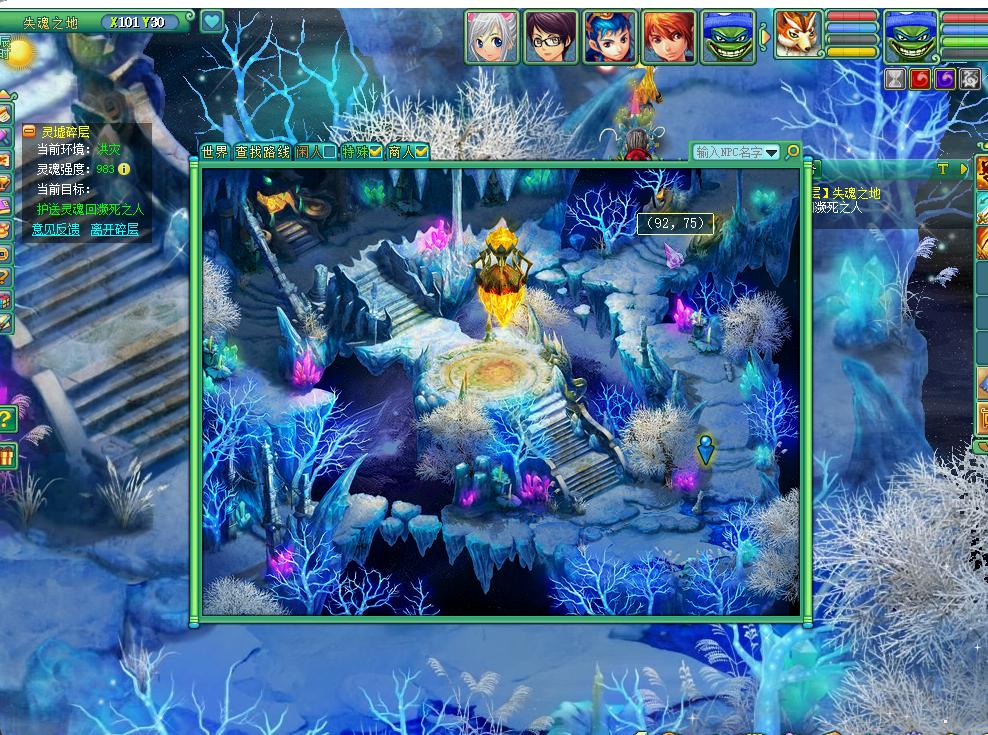
Task: Click the purple swirl buff icon
Action: [945, 79]
